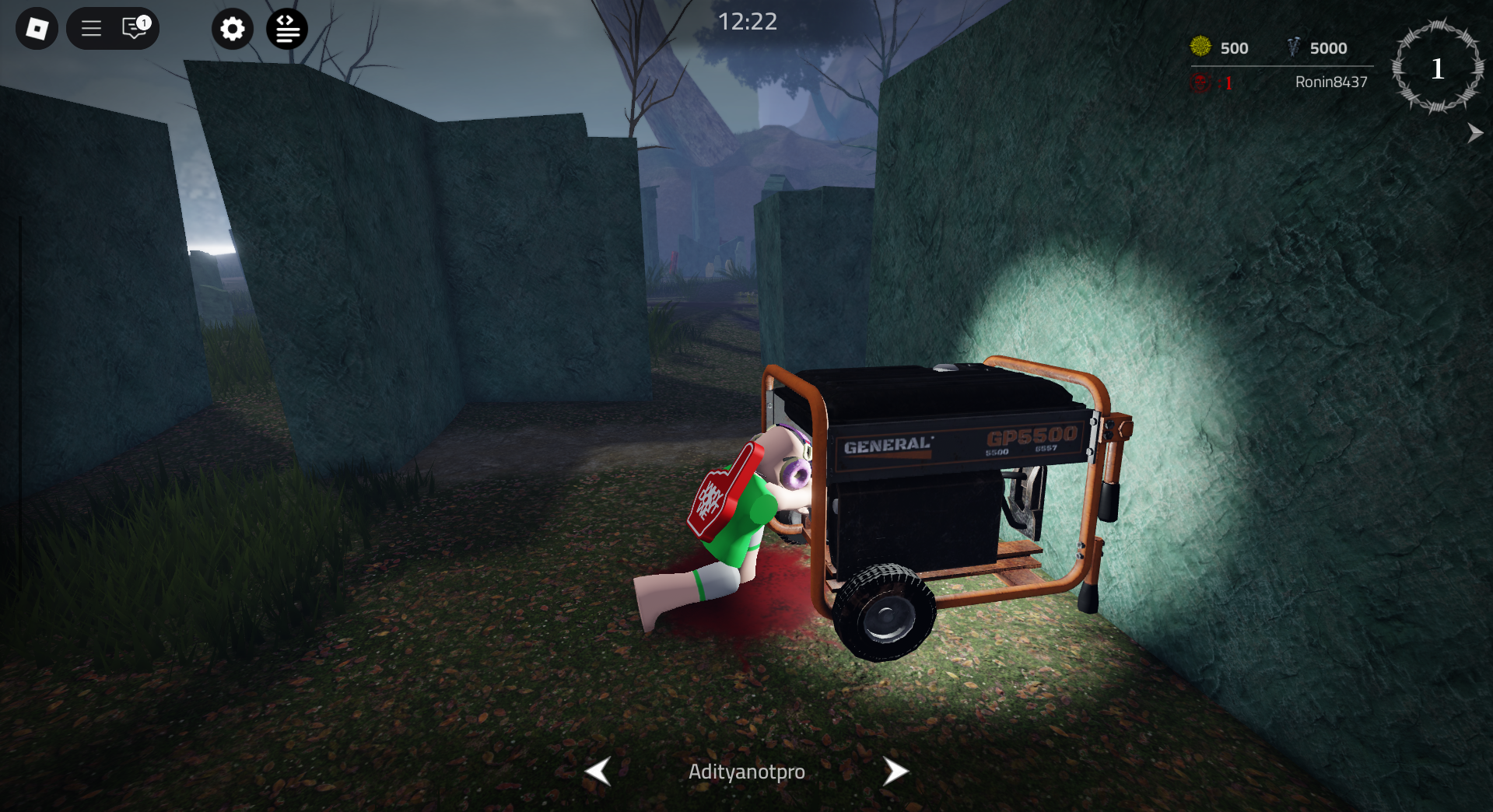Open the hamburger menu in the top bar
Image resolution: width=1493 pixels, height=812 pixels.
(x=91, y=28)
